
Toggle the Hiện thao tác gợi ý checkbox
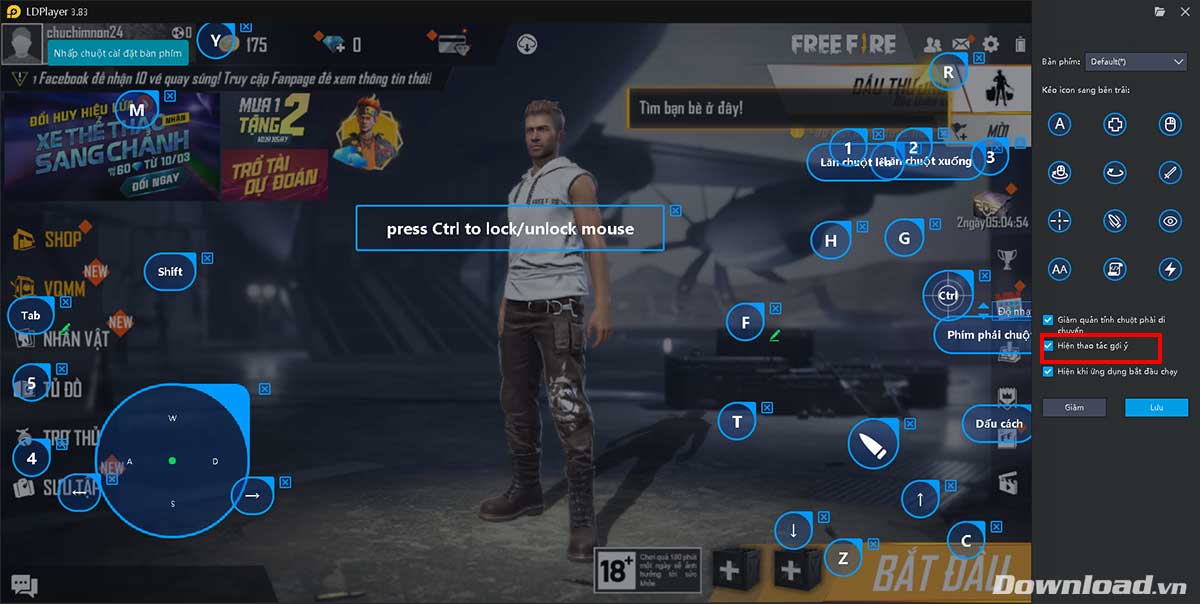(x=1048, y=345)
